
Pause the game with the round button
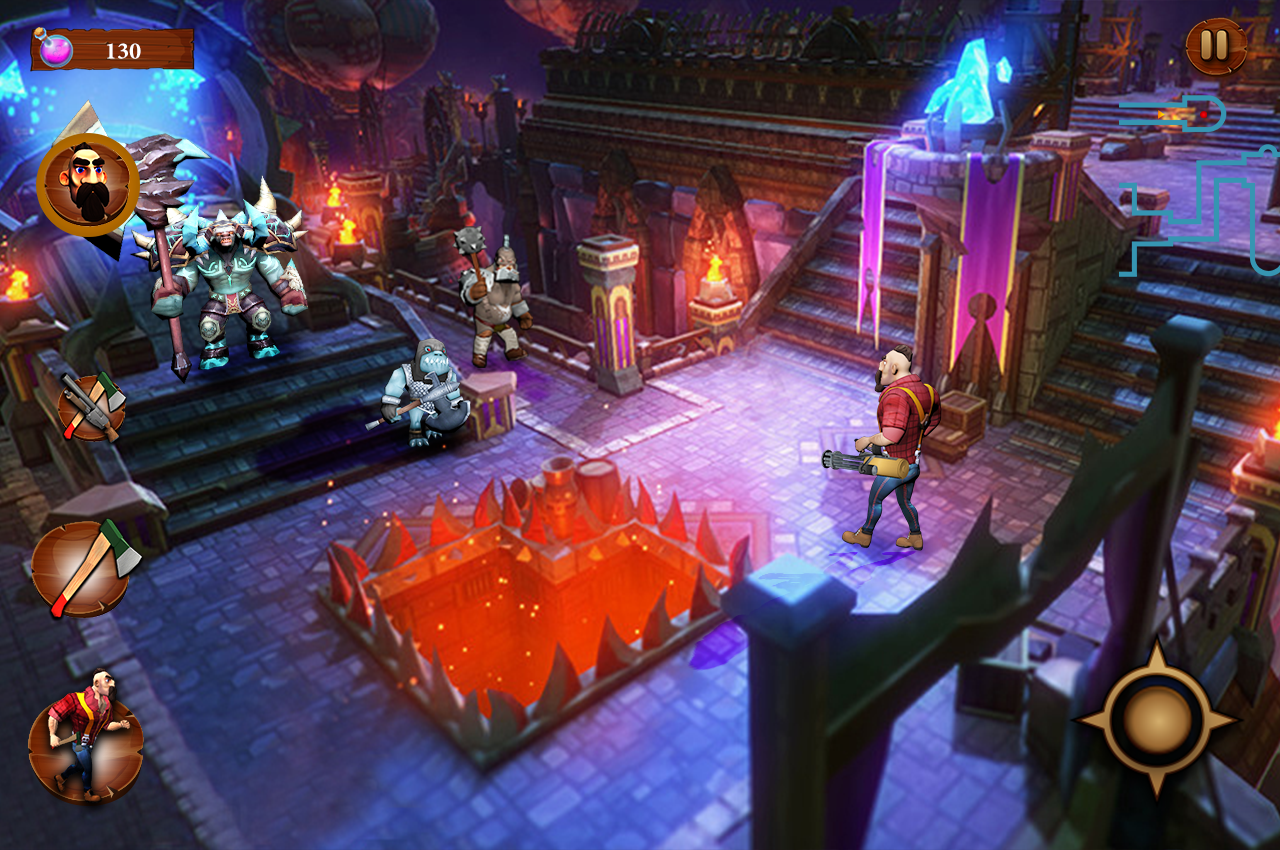pyautogui.click(x=1215, y=47)
